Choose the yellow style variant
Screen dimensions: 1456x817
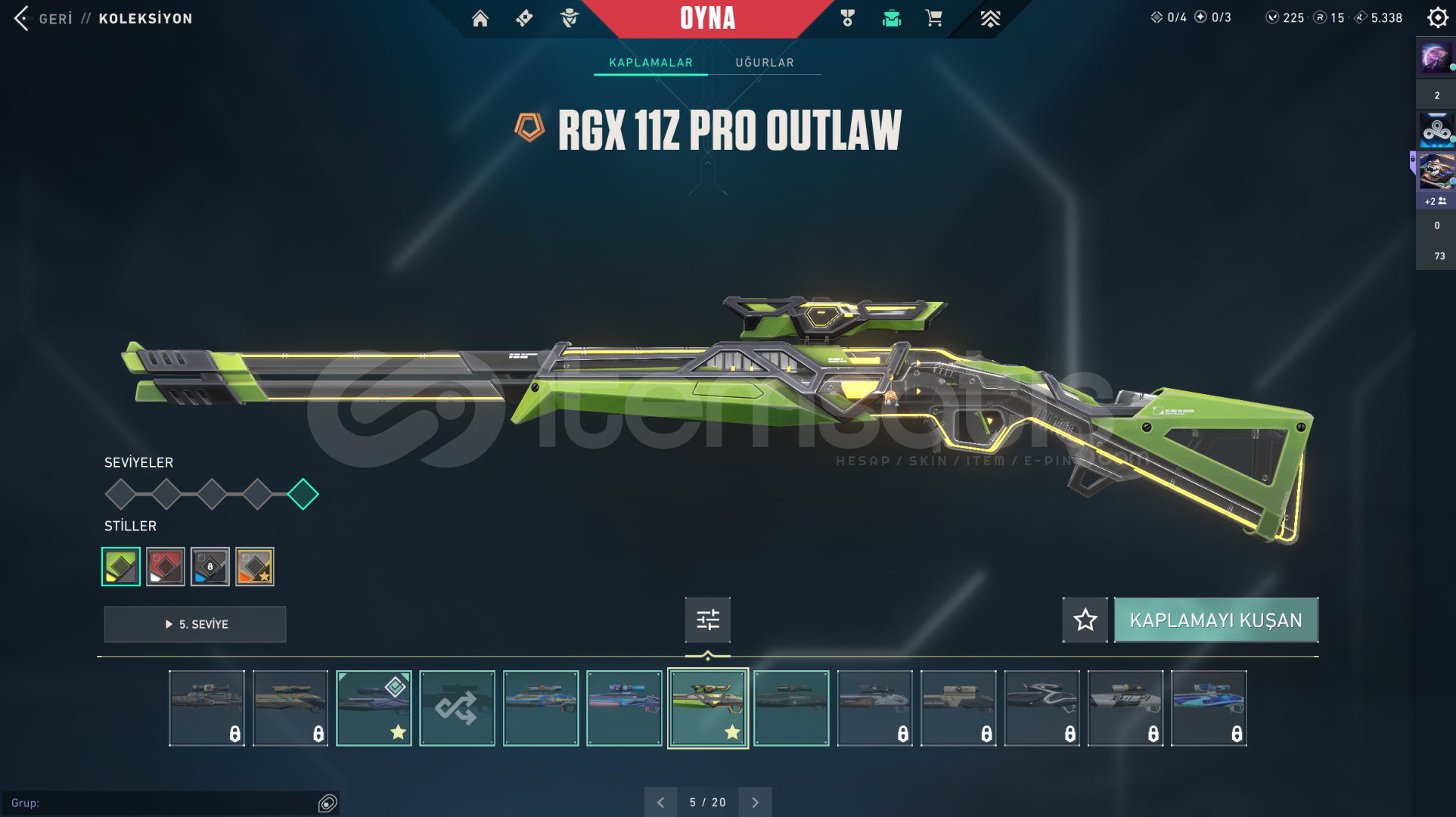click(x=255, y=567)
